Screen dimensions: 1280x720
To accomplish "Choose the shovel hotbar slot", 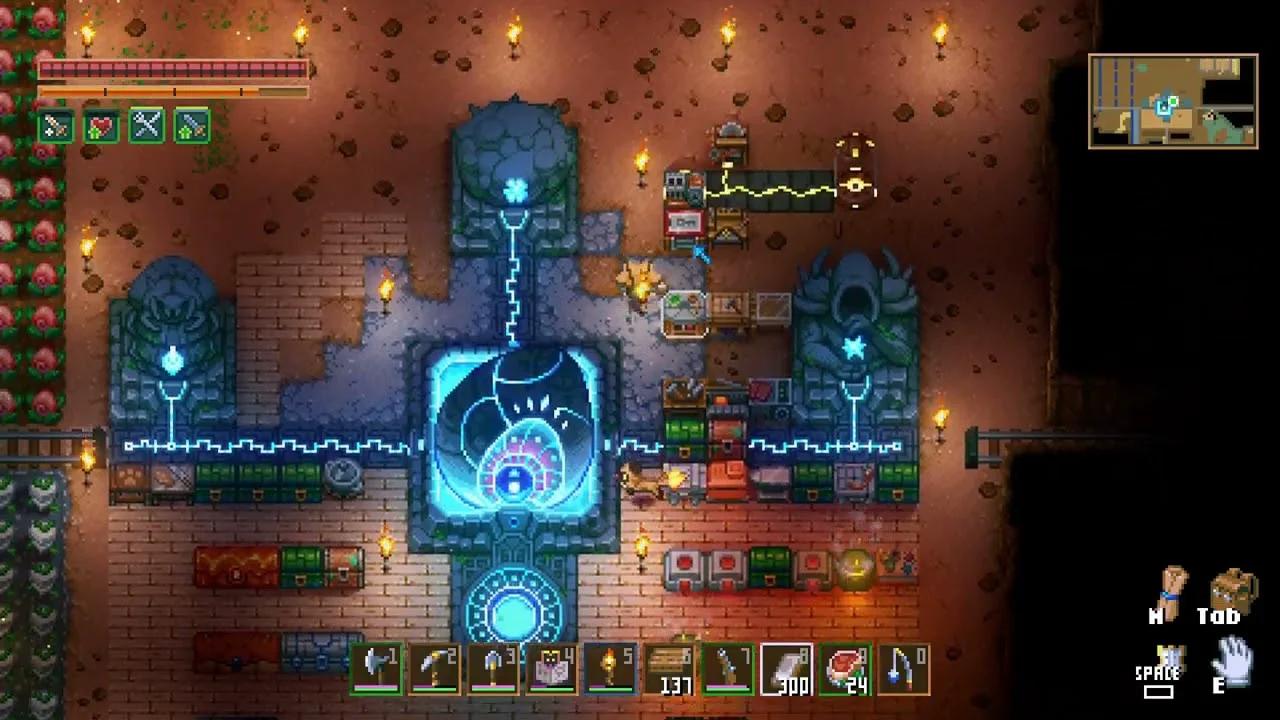I will click(494, 669).
